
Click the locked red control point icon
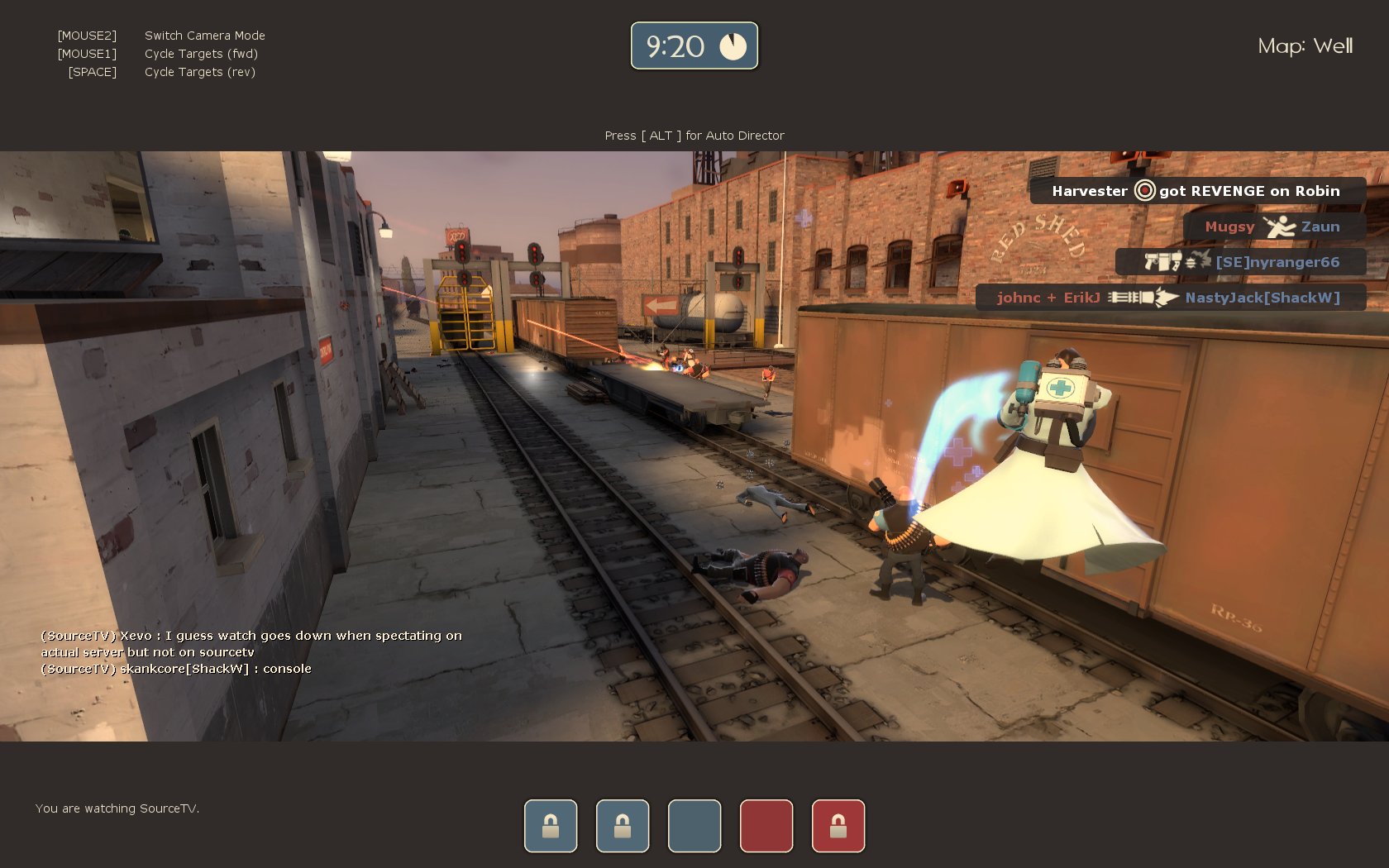pos(838,825)
